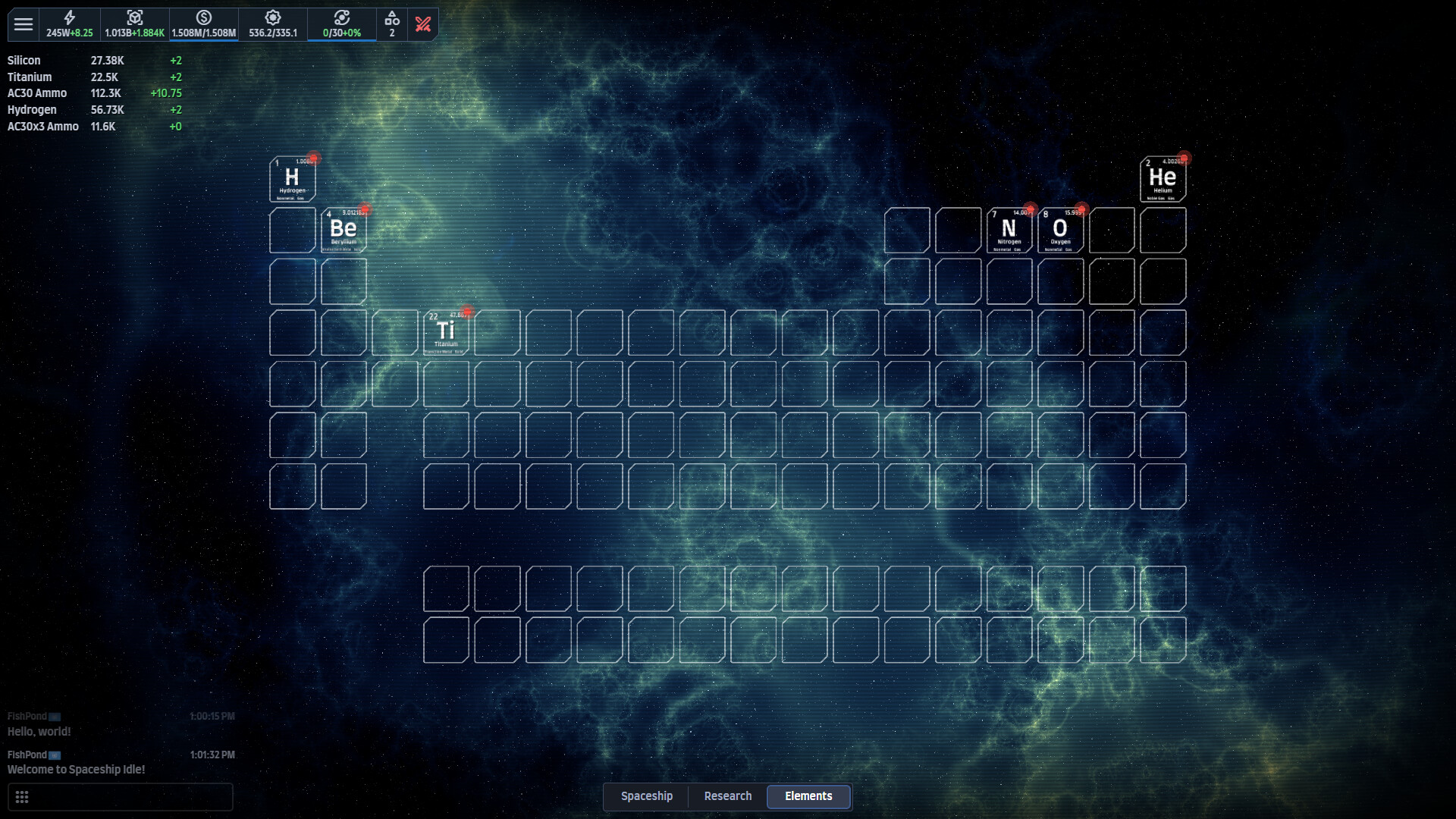Click the red badge on the Oxygen tile
The height and width of the screenshot is (819, 1456).
click(x=1081, y=210)
